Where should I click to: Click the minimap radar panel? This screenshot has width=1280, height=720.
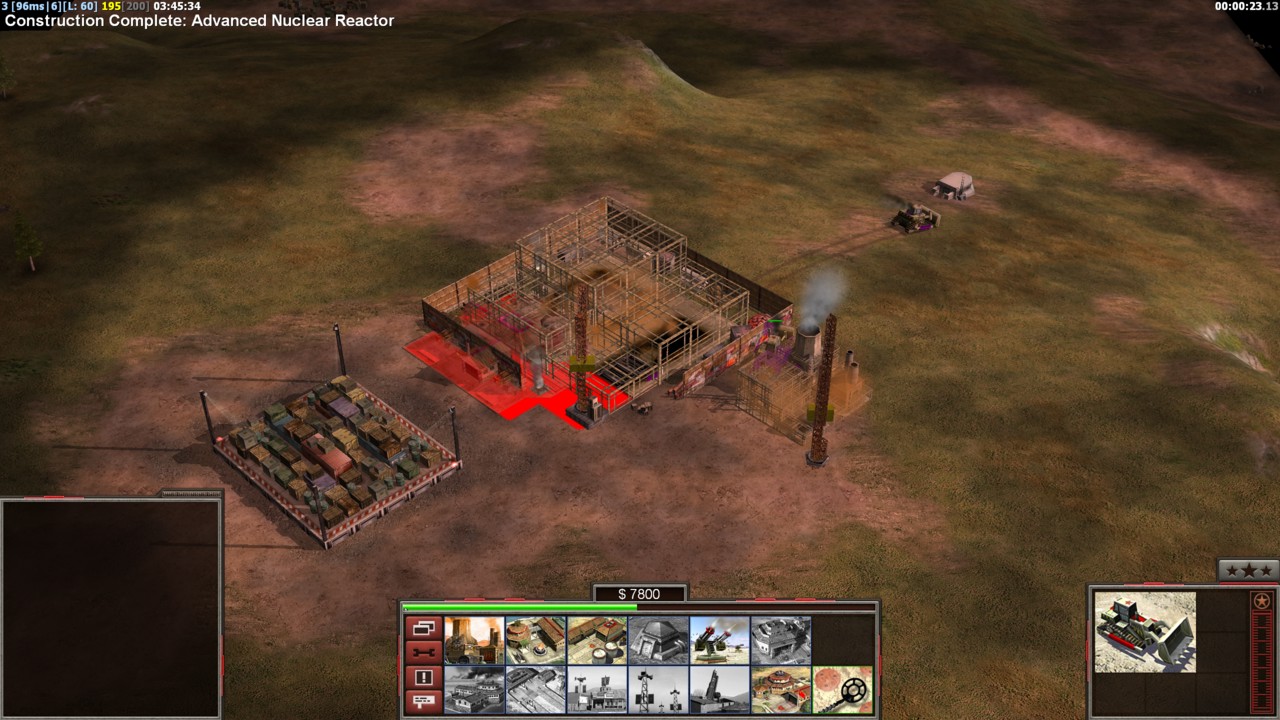point(110,607)
